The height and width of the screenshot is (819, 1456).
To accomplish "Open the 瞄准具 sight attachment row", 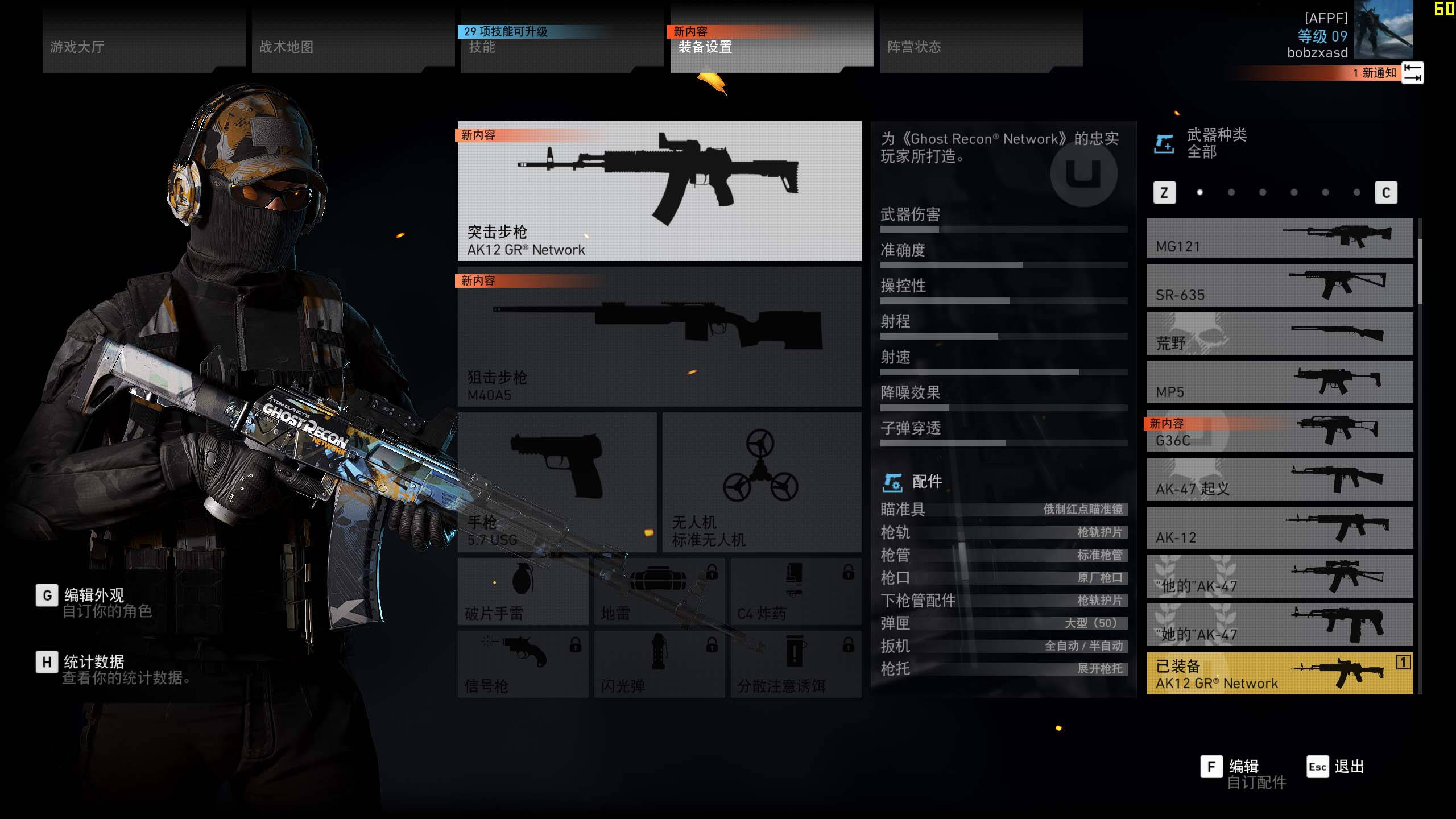I will pyautogui.click(x=1003, y=510).
